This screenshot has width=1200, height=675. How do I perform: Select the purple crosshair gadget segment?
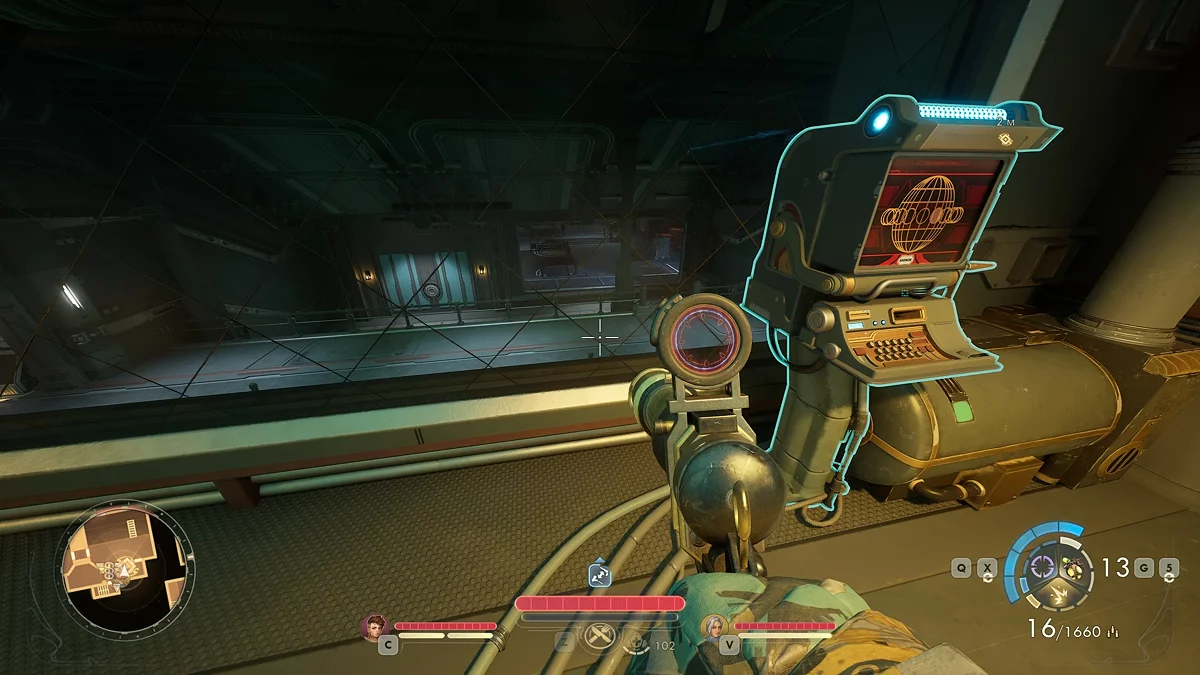(x=1043, y=567)
